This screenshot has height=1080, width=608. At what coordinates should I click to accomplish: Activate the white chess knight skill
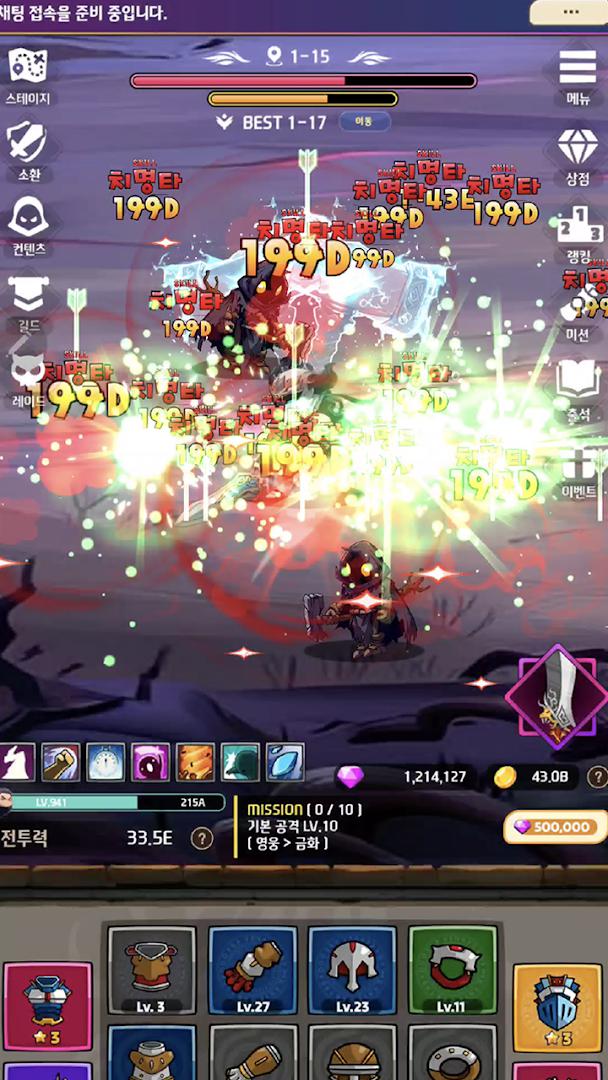click(x=17, y=763)
